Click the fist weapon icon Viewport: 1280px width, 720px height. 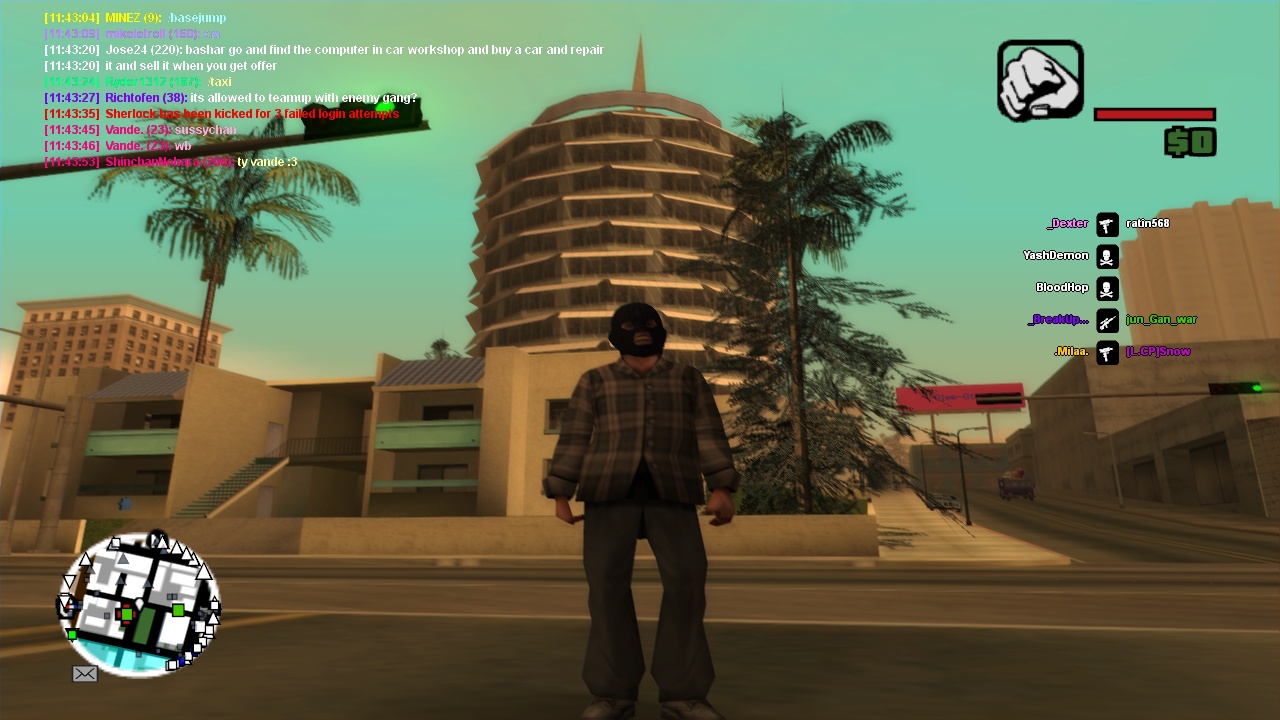coord(1040,80)
